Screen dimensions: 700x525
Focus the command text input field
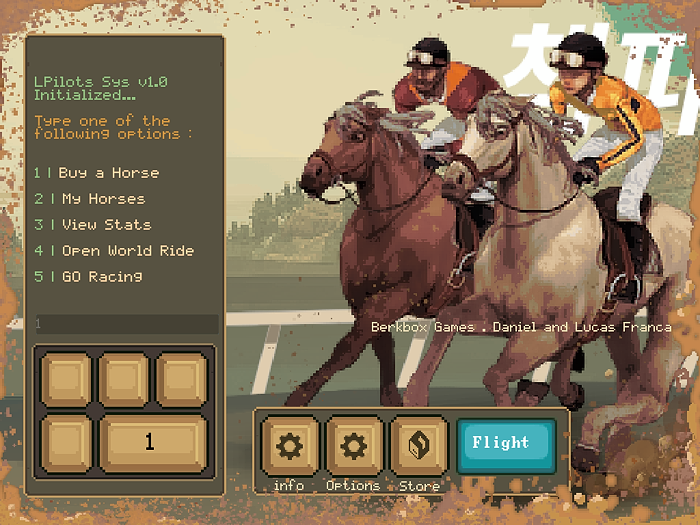point(125,324)
